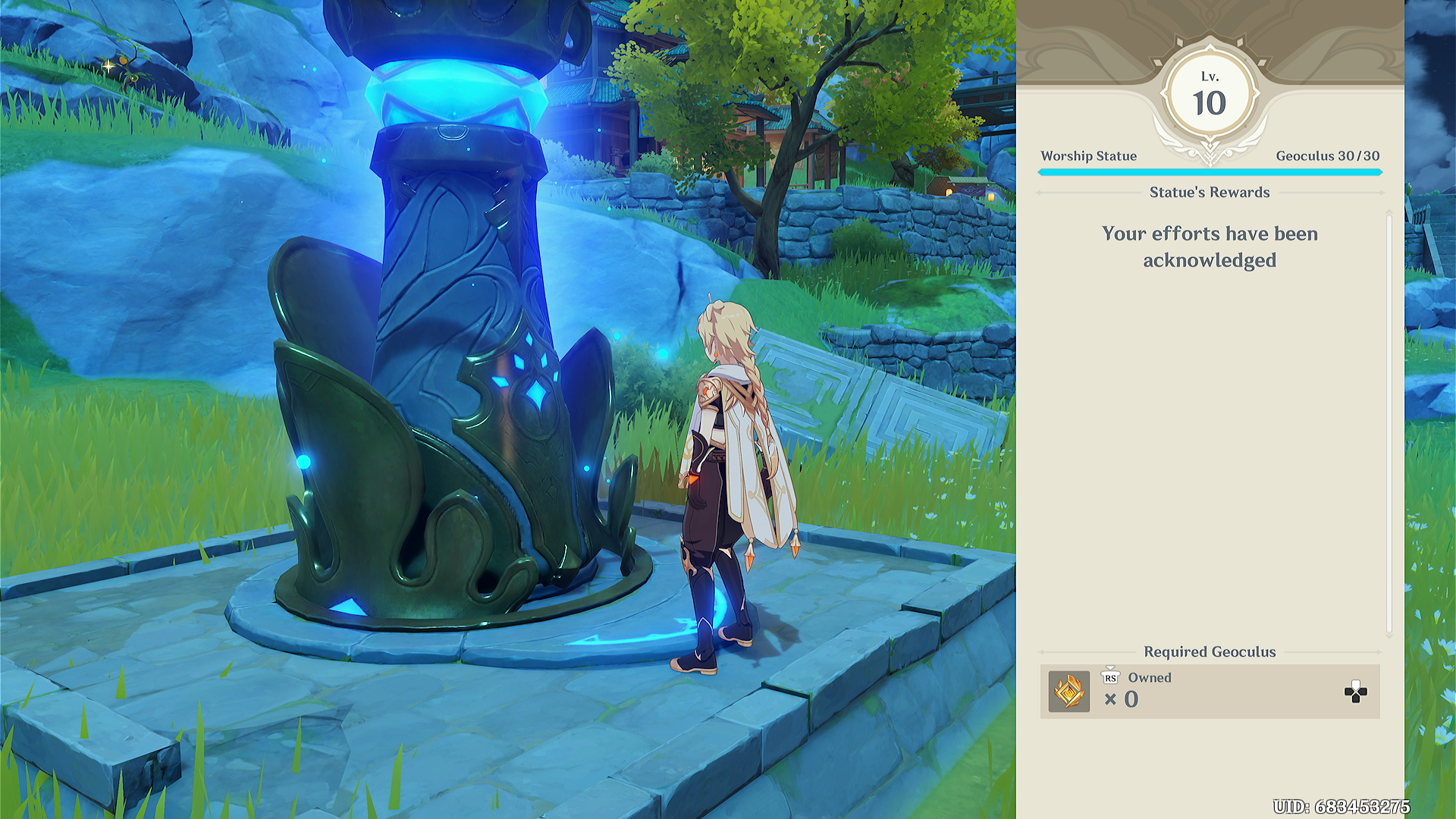
Task: Select the Geoculus item icon
Action: pyautogui.click(x=1068, y=692)
